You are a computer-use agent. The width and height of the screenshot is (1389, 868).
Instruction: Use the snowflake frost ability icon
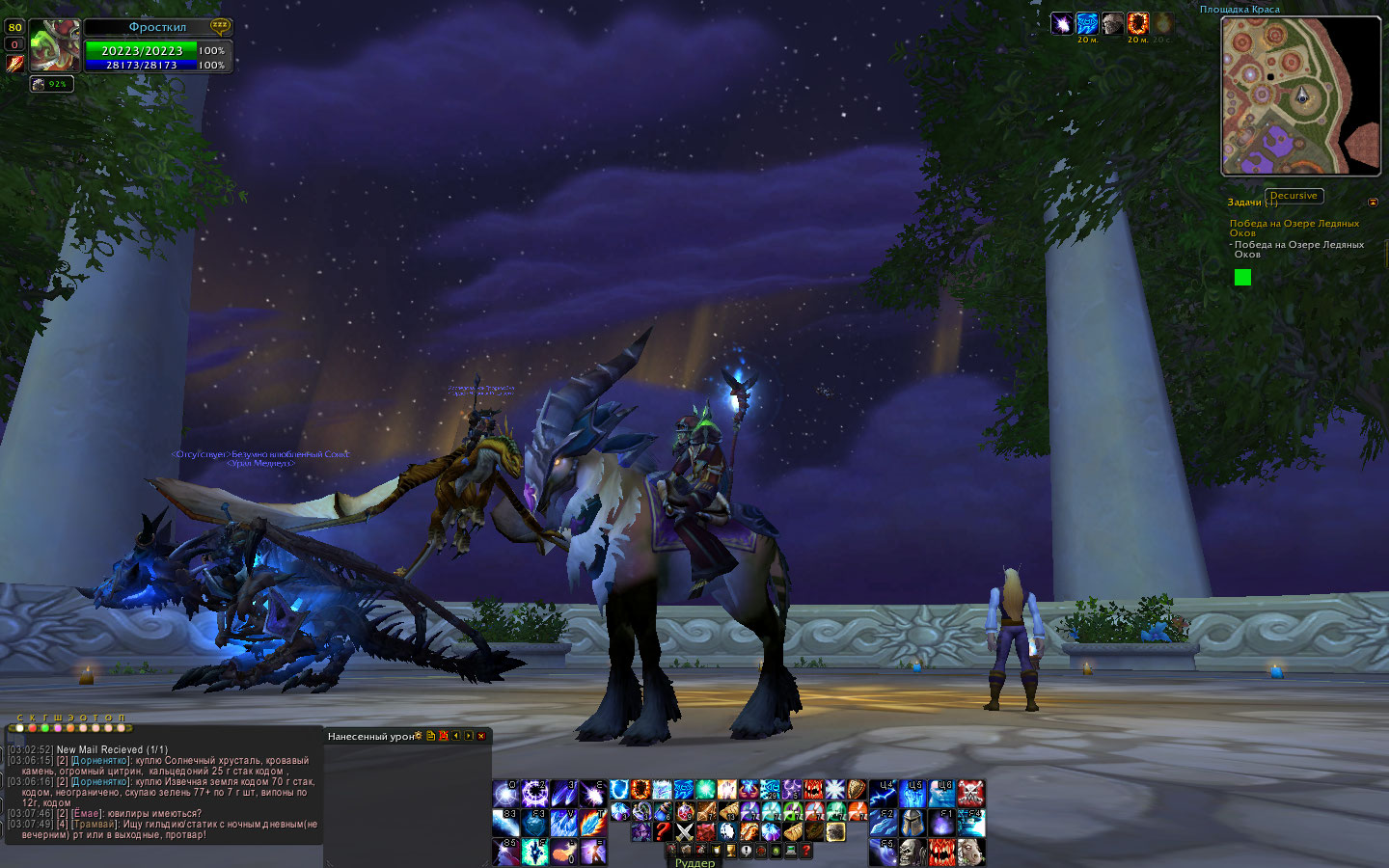(835, 791)
